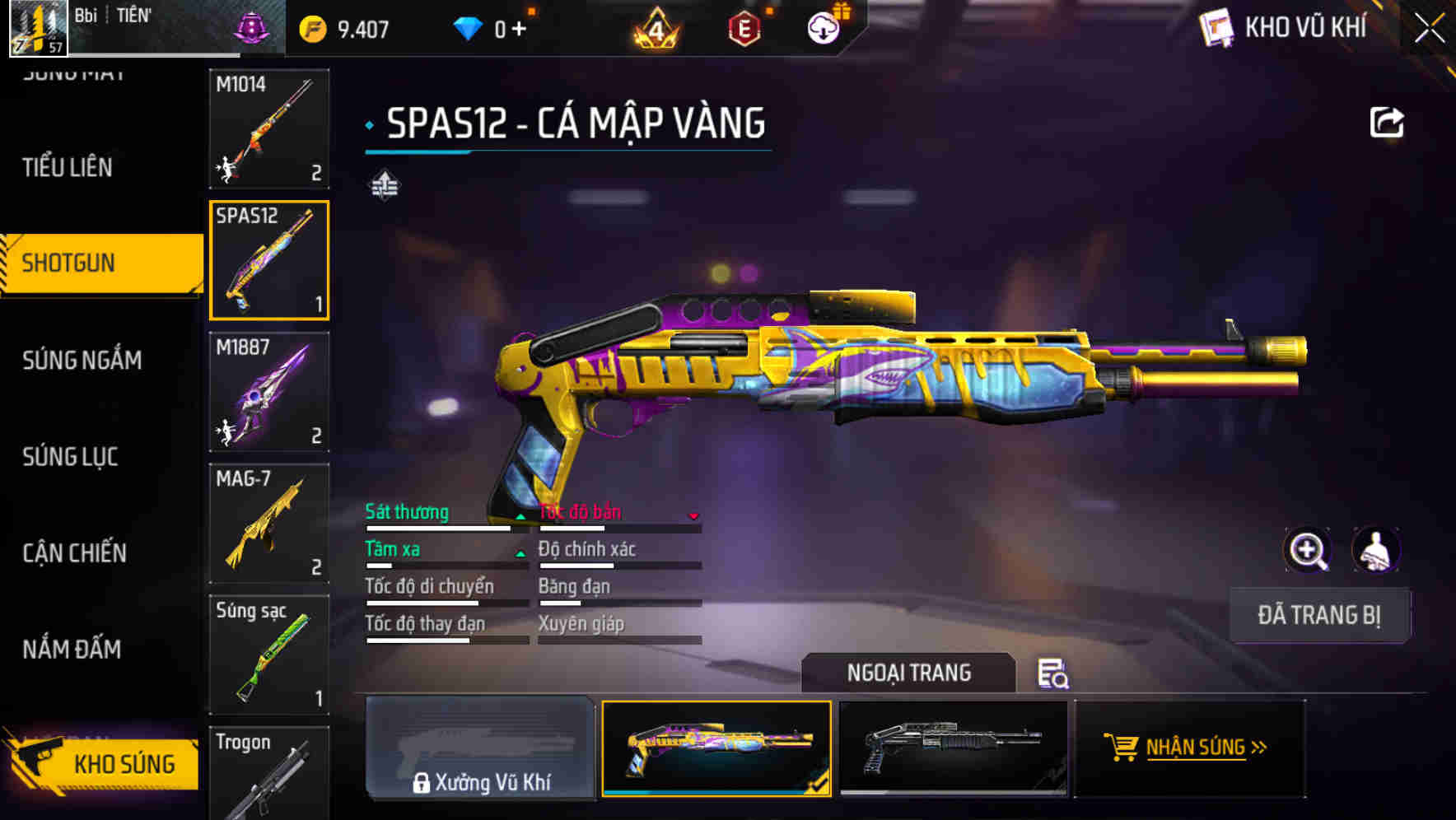
Task: Choose the Nắm Đấm category
Action: coord(72,649)
